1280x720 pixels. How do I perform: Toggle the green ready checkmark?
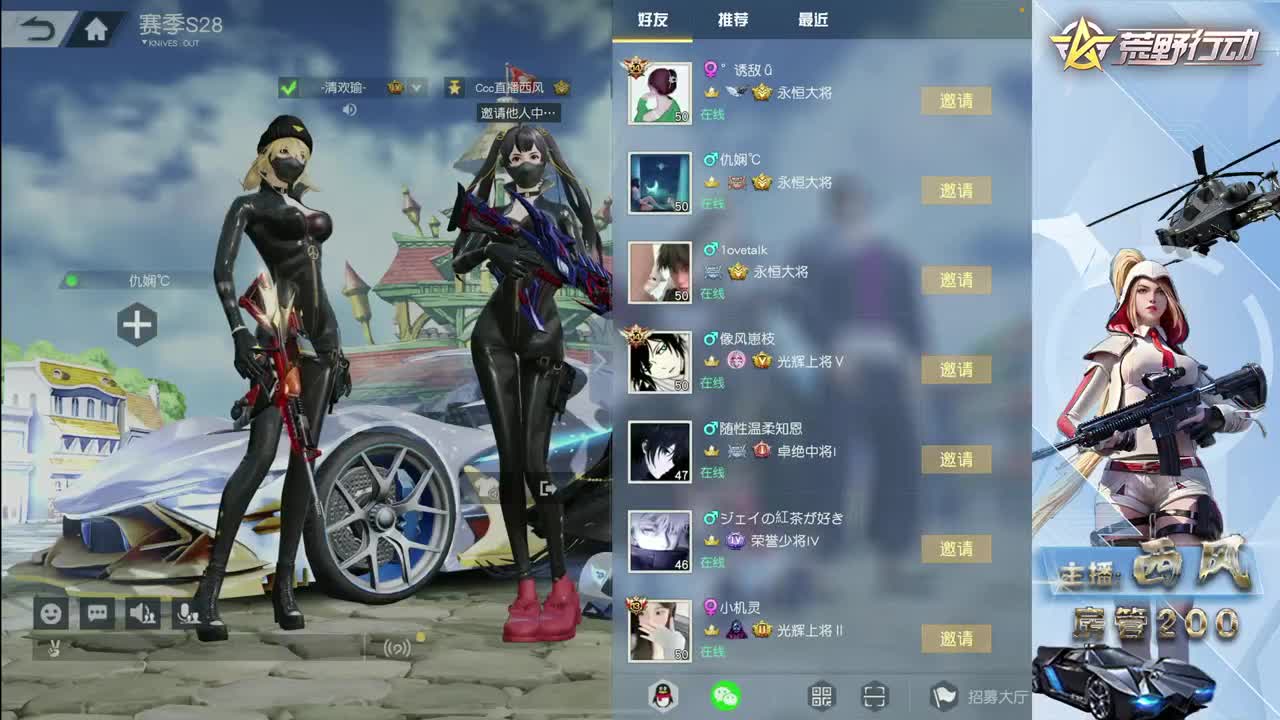pos(288,88)
